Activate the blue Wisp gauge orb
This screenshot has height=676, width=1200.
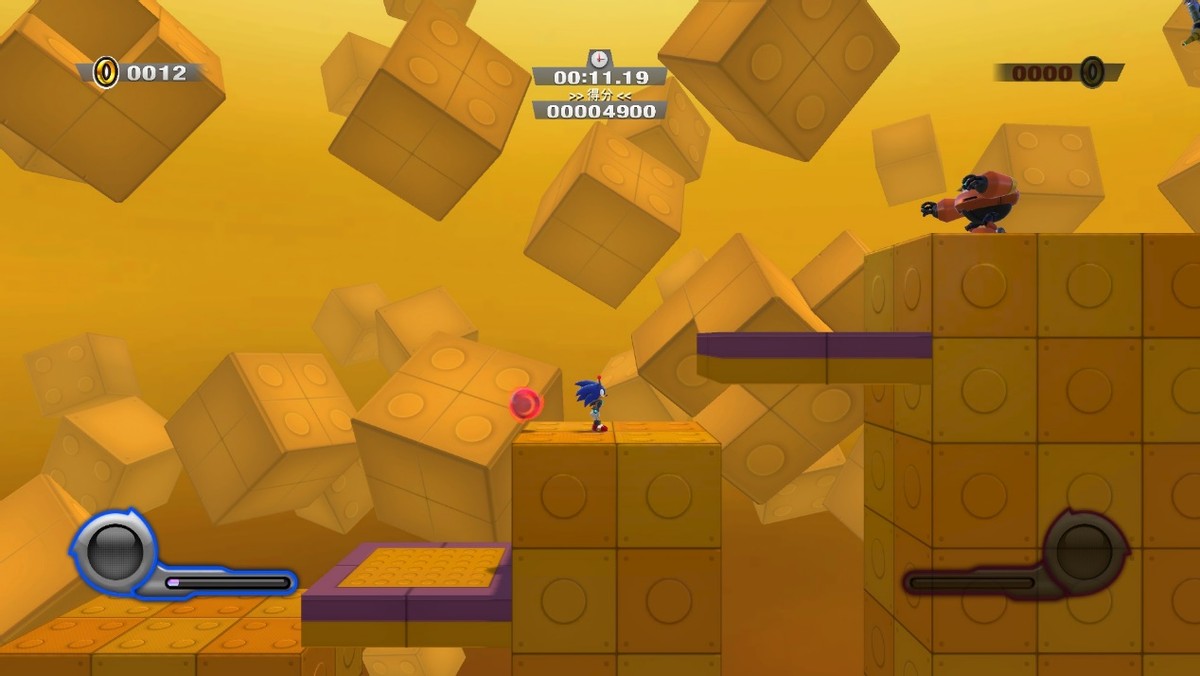point(113,551)
